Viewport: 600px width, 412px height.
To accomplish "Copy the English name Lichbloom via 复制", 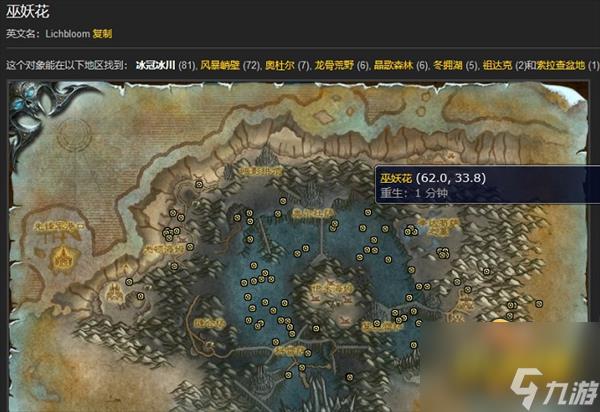I will coord(102,33).
